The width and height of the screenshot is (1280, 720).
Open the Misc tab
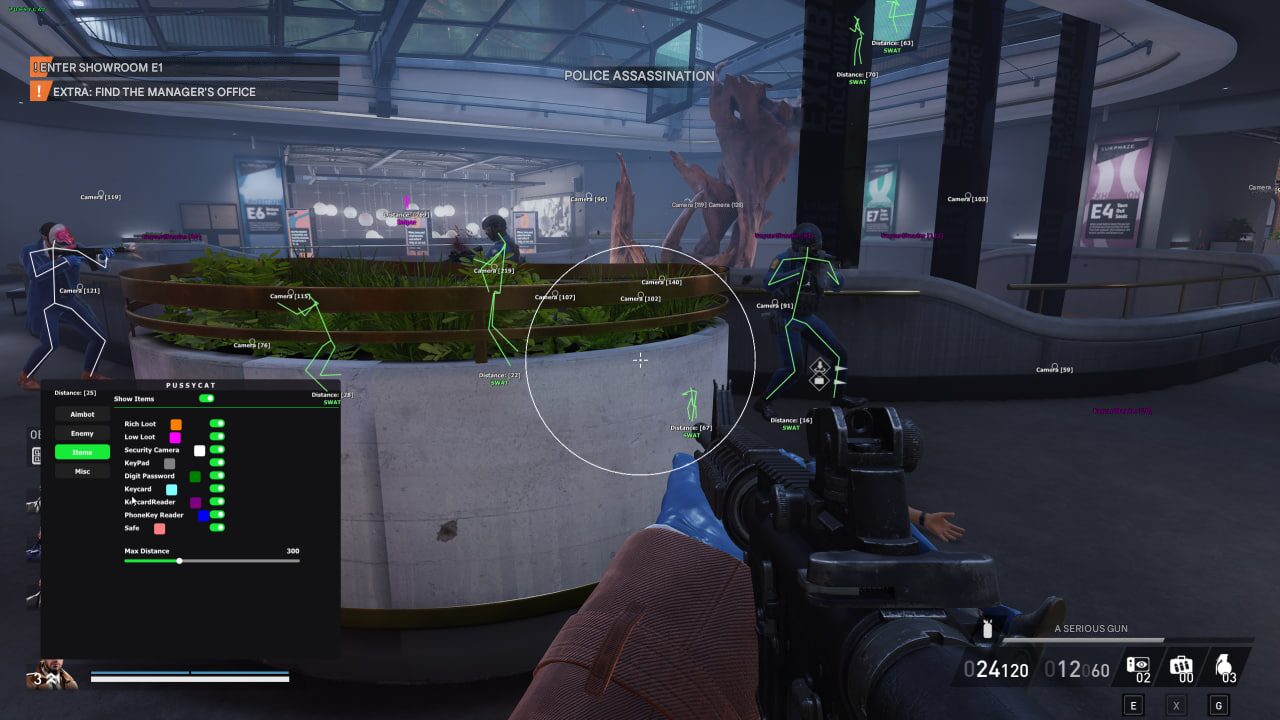82,470
